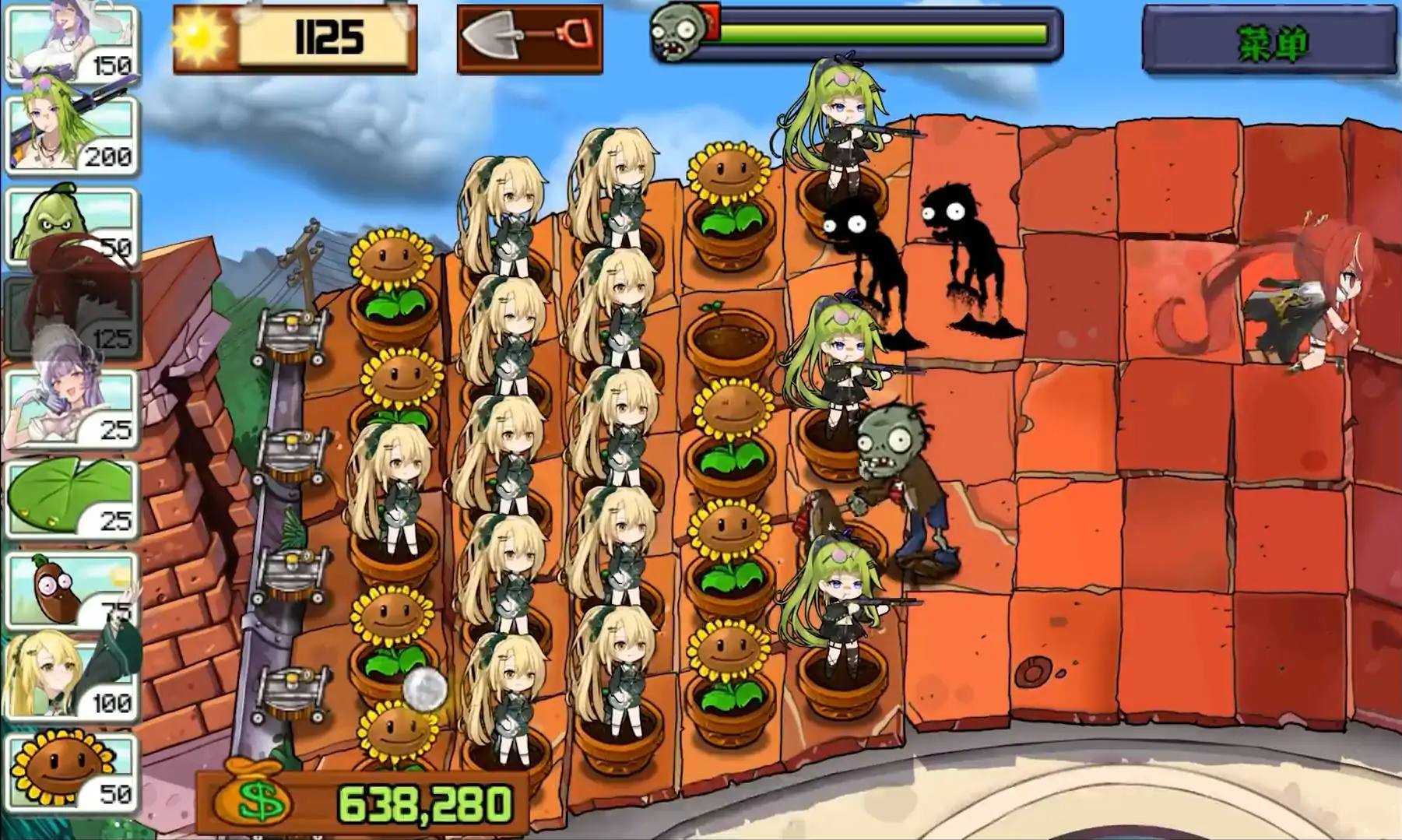1402x840 pixels.
Task: Choose the 50-cost sunflower seed card
Action: [72, 771]
